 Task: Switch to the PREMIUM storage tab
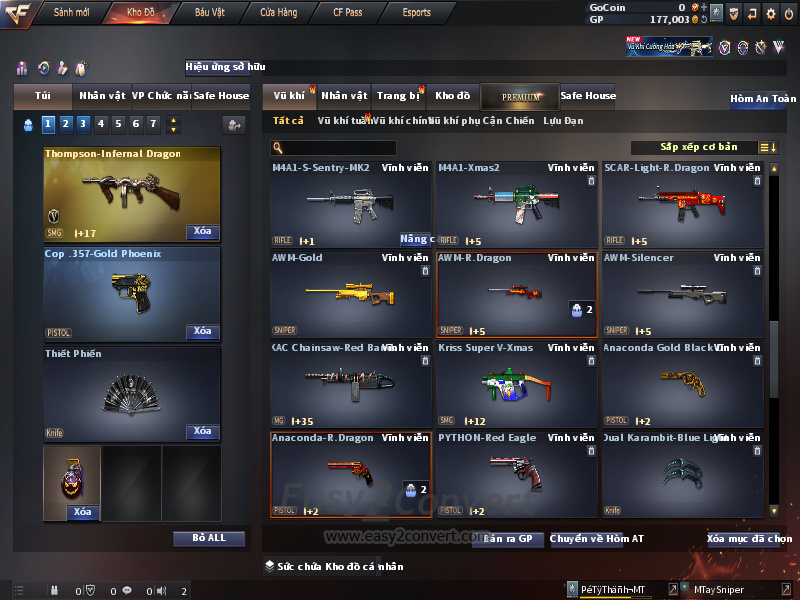tap(520, 96)
